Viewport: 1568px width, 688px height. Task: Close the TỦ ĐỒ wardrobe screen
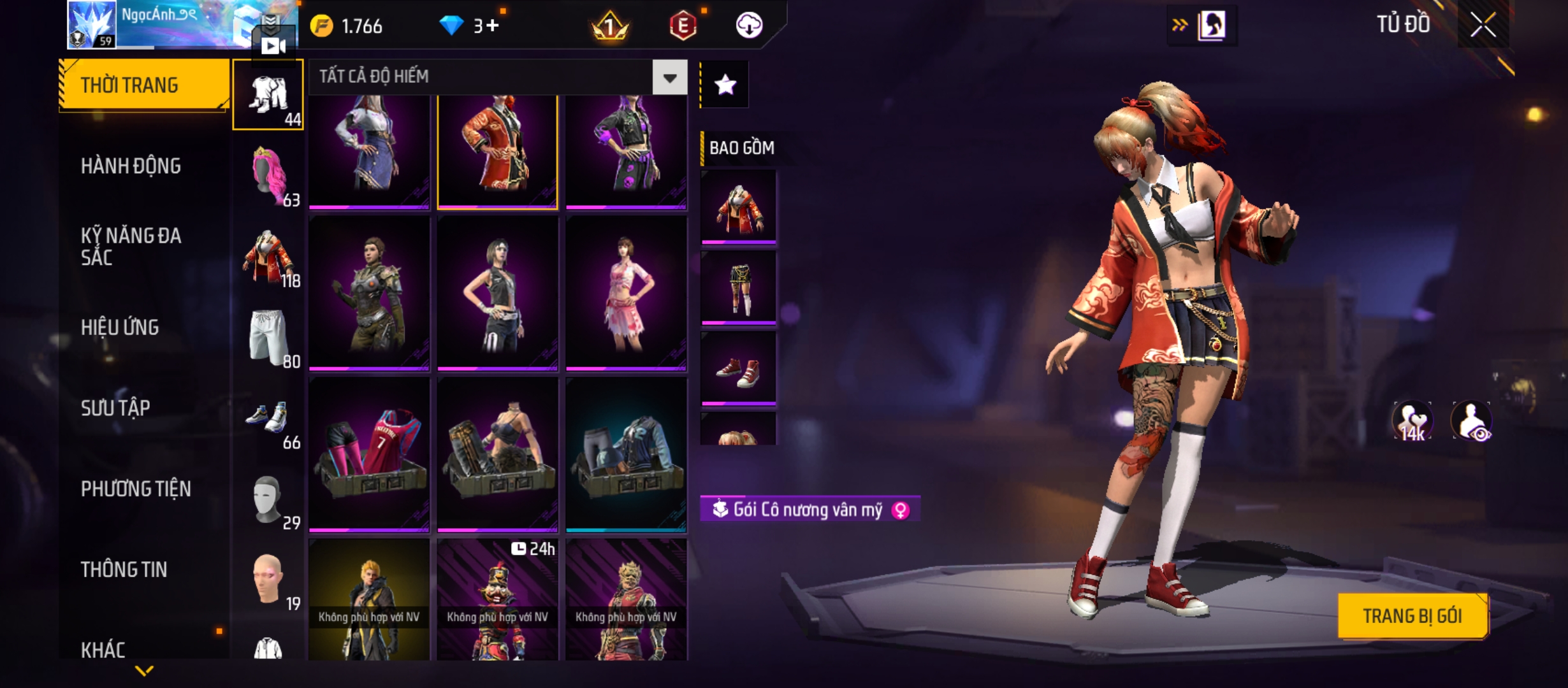tap(1483, 25)
